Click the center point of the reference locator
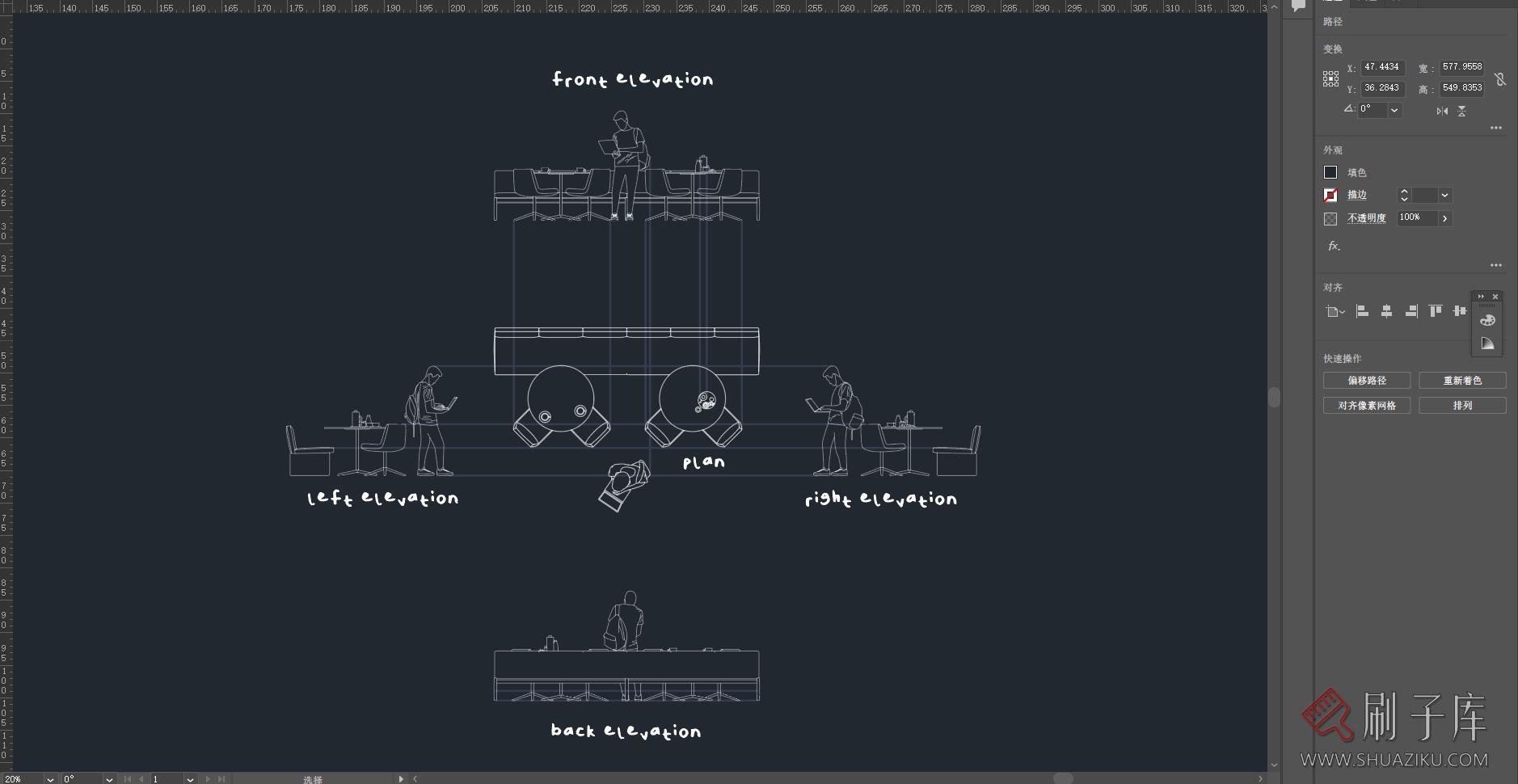Screen dimensions: 1518x784 (1330, 79)
